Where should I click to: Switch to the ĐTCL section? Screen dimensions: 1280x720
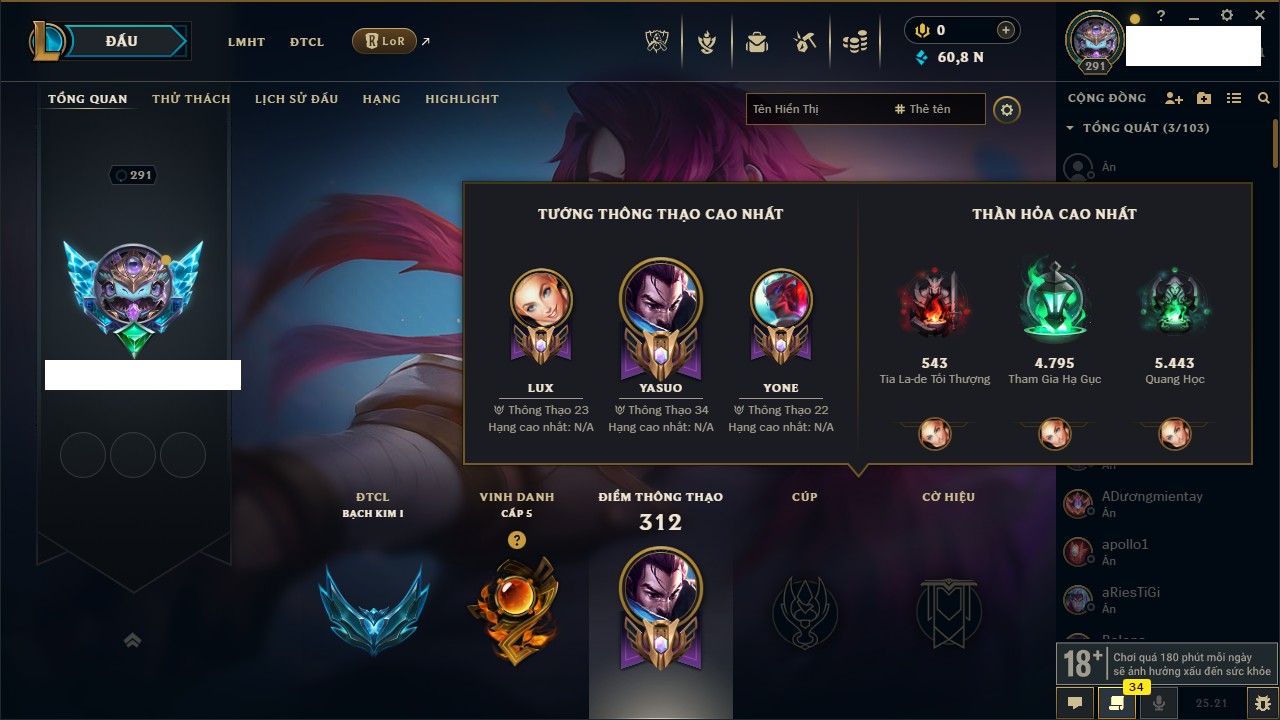[x=307, y=42]
